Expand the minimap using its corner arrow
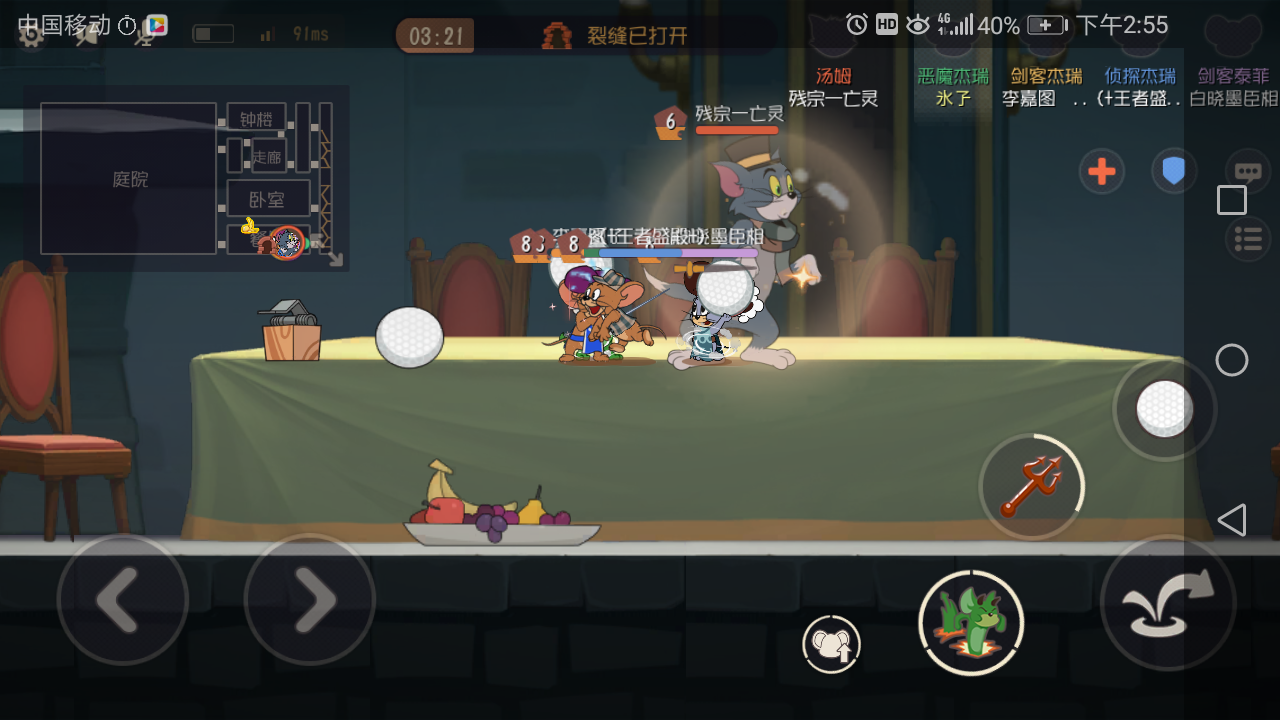1280x720 pixels. click(338, 261)
